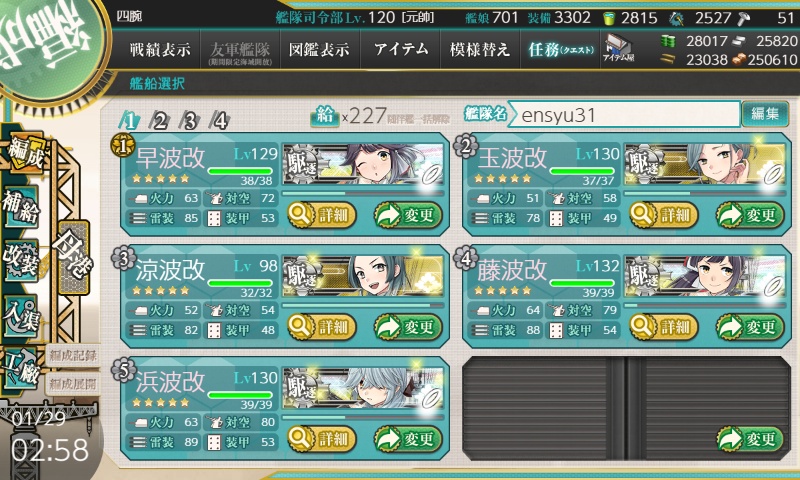
Task: Open 編成記録 formation records
Action: 72,355
